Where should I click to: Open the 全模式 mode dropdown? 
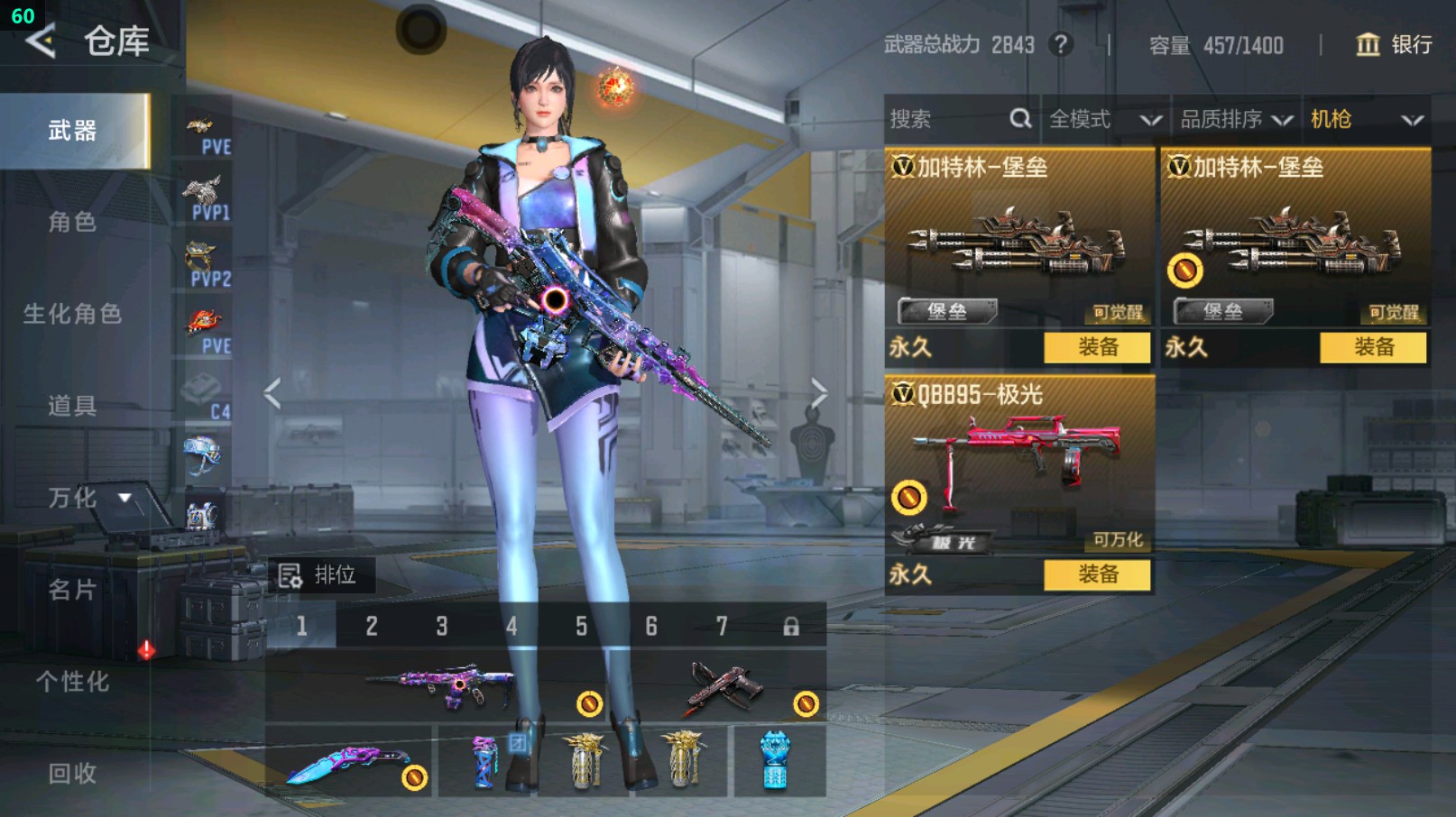(1103, 119)
